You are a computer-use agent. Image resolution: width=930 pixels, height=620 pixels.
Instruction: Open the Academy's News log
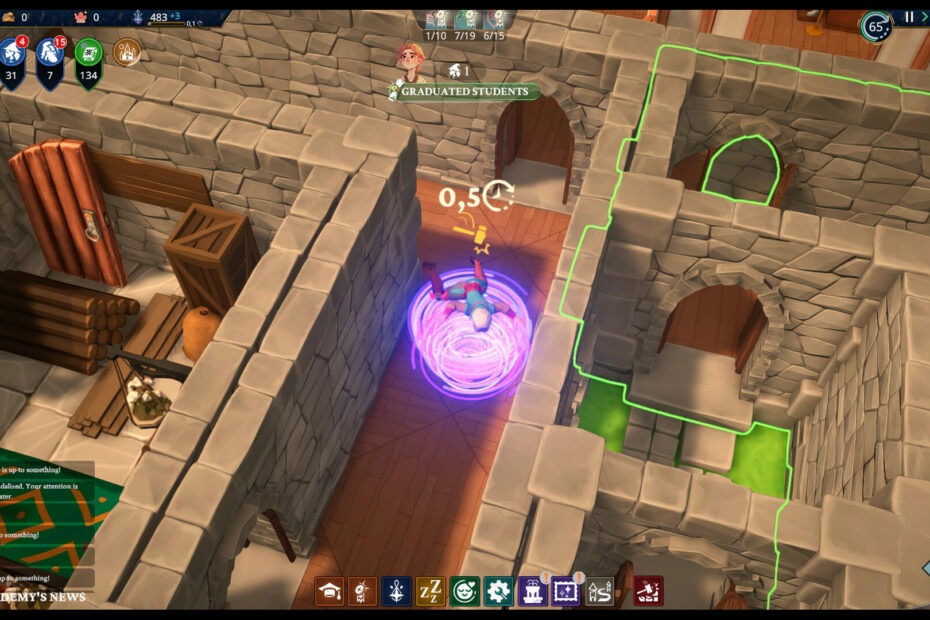(x=43, y=597)
